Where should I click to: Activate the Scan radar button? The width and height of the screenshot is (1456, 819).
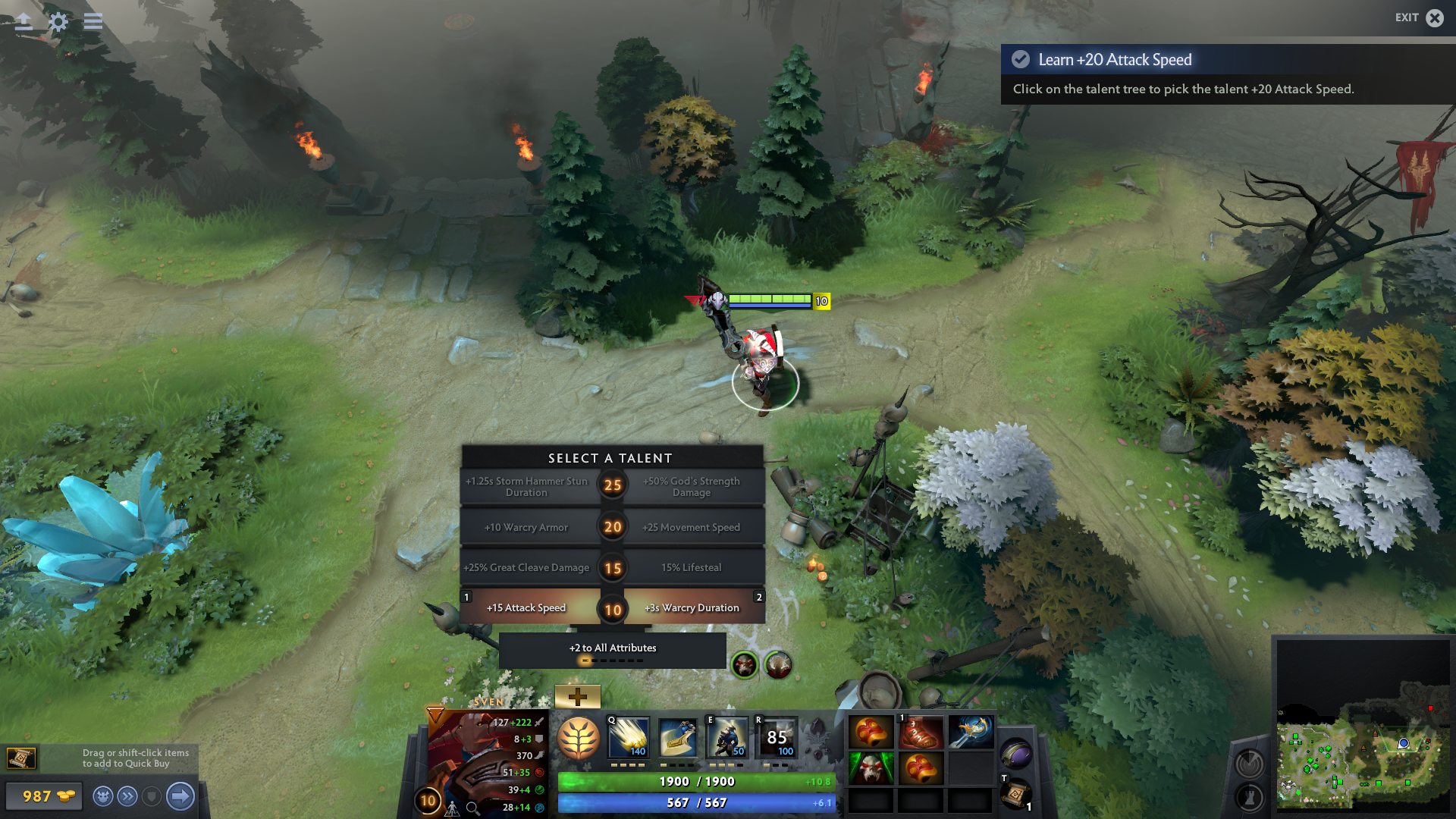point(1250,764)
